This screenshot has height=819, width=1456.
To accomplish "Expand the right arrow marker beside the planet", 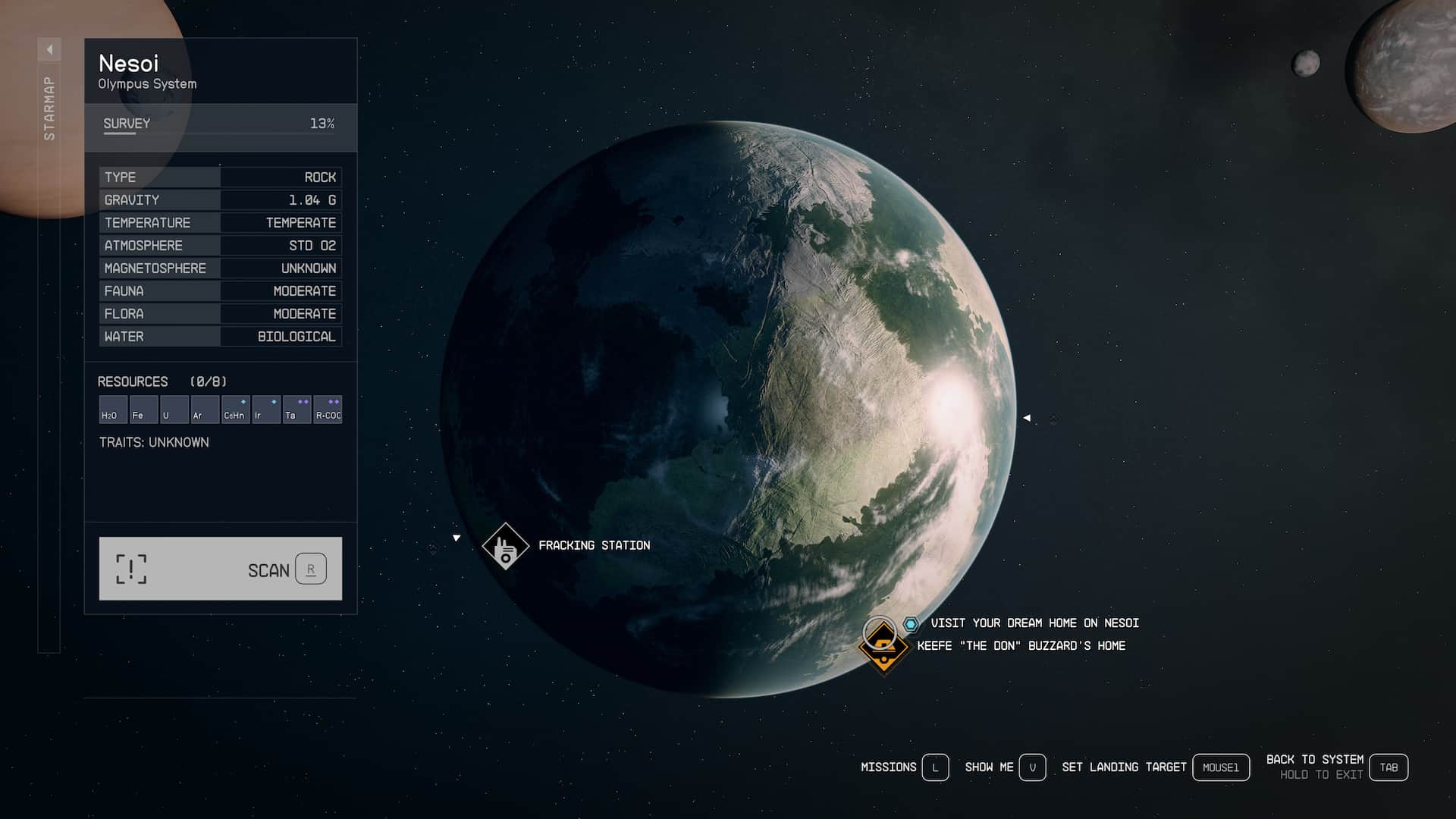I will pos(1028,417).
